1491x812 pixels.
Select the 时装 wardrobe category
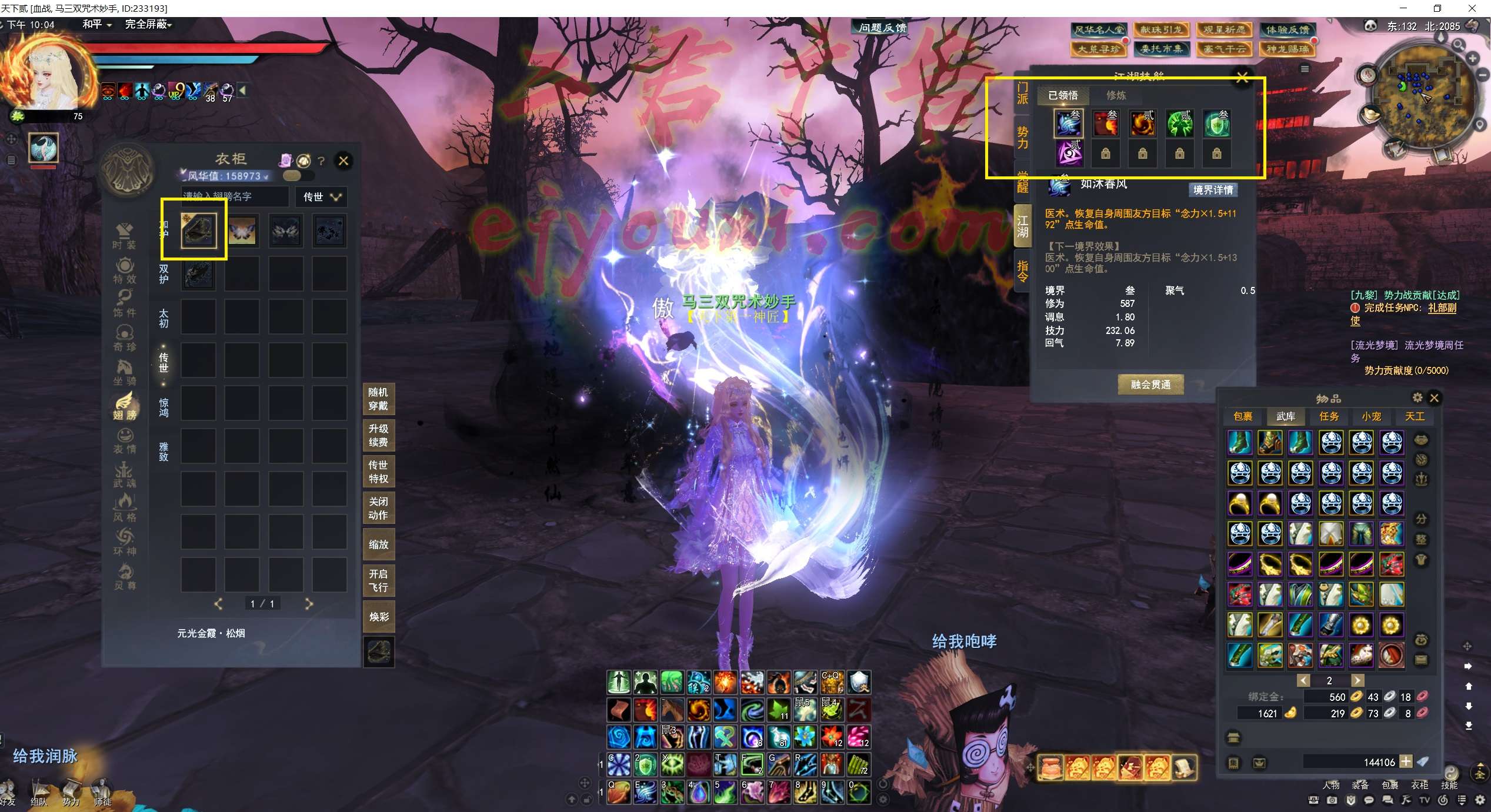click(x=124, y=236)
